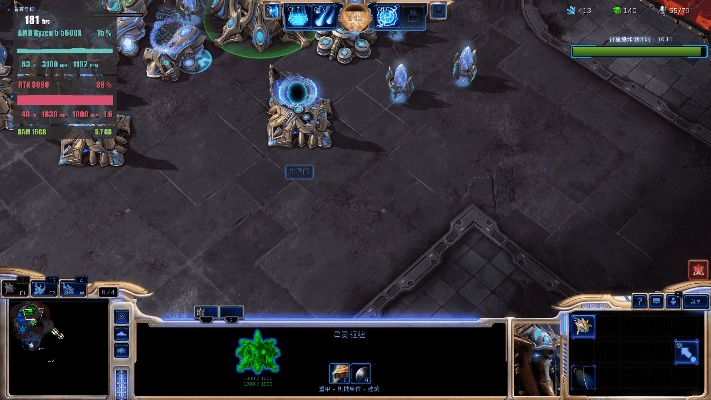Viewport: 711px width, 400px height.
Task: Activate the top-bar Time Warp swirl ability
Action: (x=387, y=16)
